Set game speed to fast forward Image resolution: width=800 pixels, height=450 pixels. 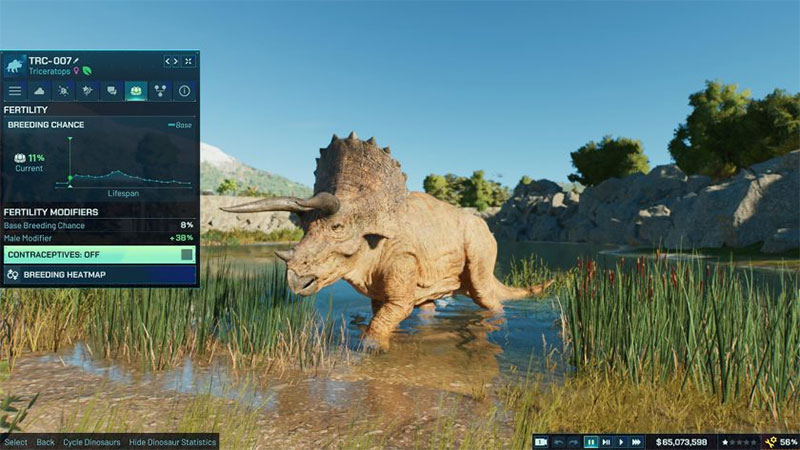(x=636, y=441)
